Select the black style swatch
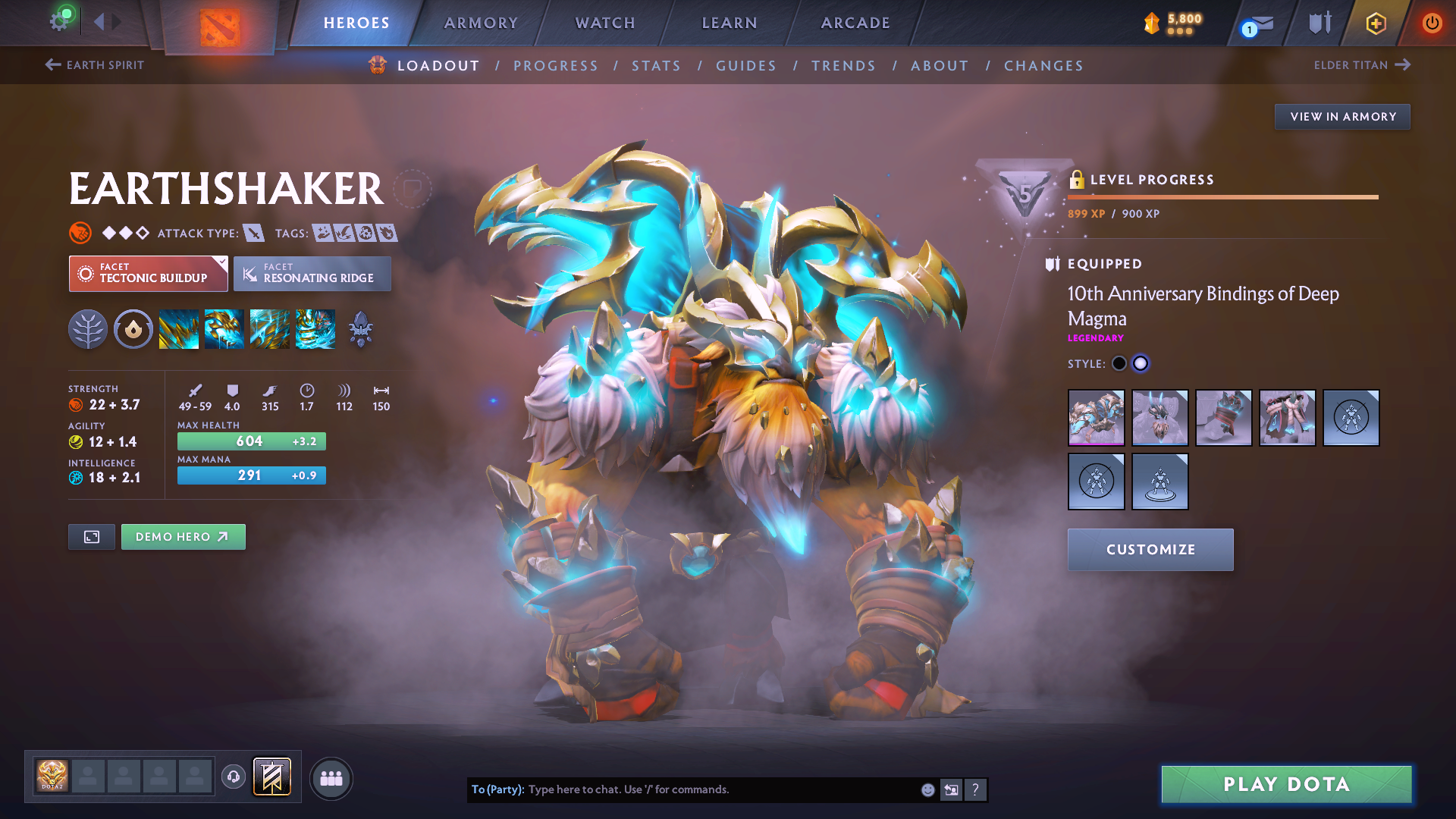Image resolution: width=1456 pixels, height=819 pixels. (1119, 363)
